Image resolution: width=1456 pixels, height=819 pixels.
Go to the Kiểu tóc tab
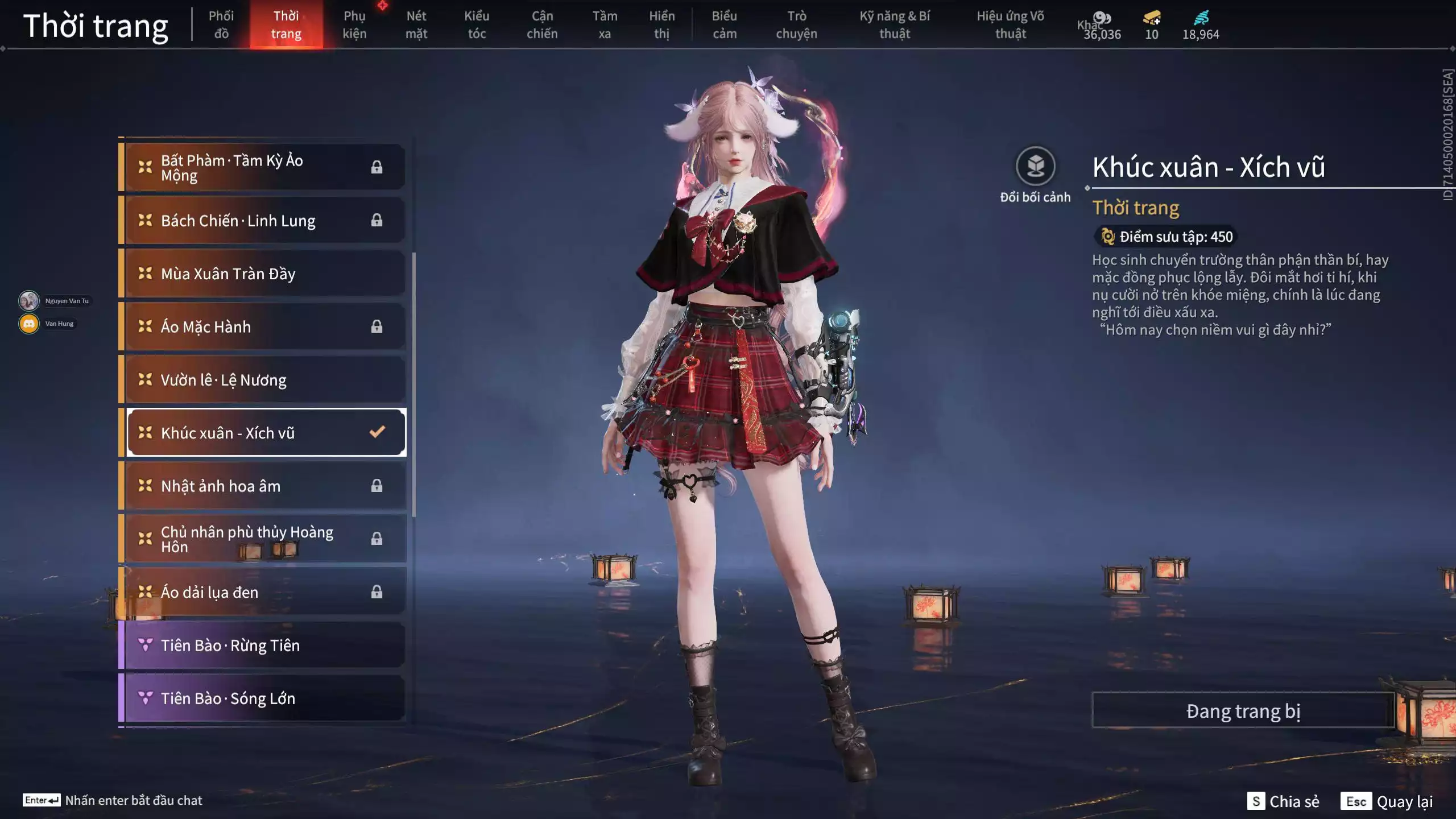coord(477,25)
